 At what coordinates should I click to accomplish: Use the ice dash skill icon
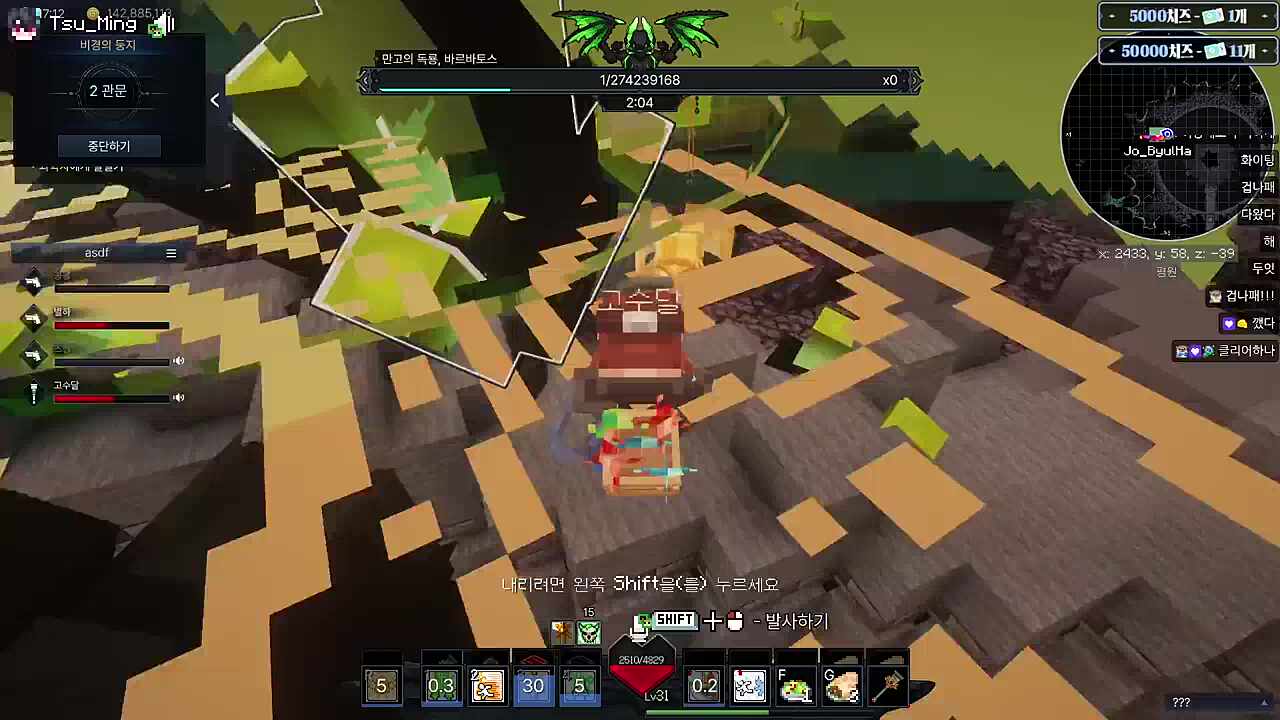(749, 686)
